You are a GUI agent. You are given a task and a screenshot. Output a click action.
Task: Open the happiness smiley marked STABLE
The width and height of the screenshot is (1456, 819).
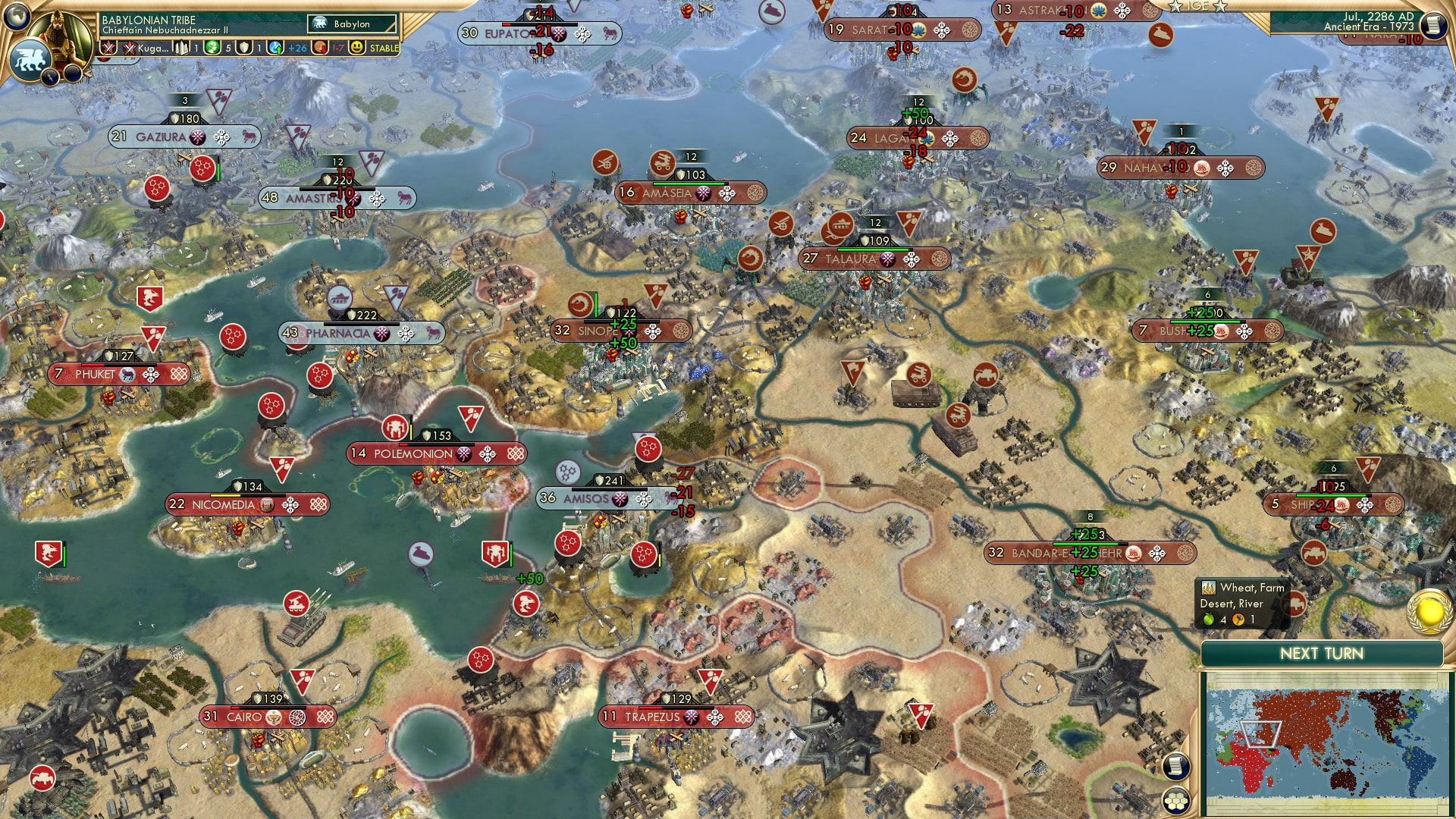(x=358, y=47)
